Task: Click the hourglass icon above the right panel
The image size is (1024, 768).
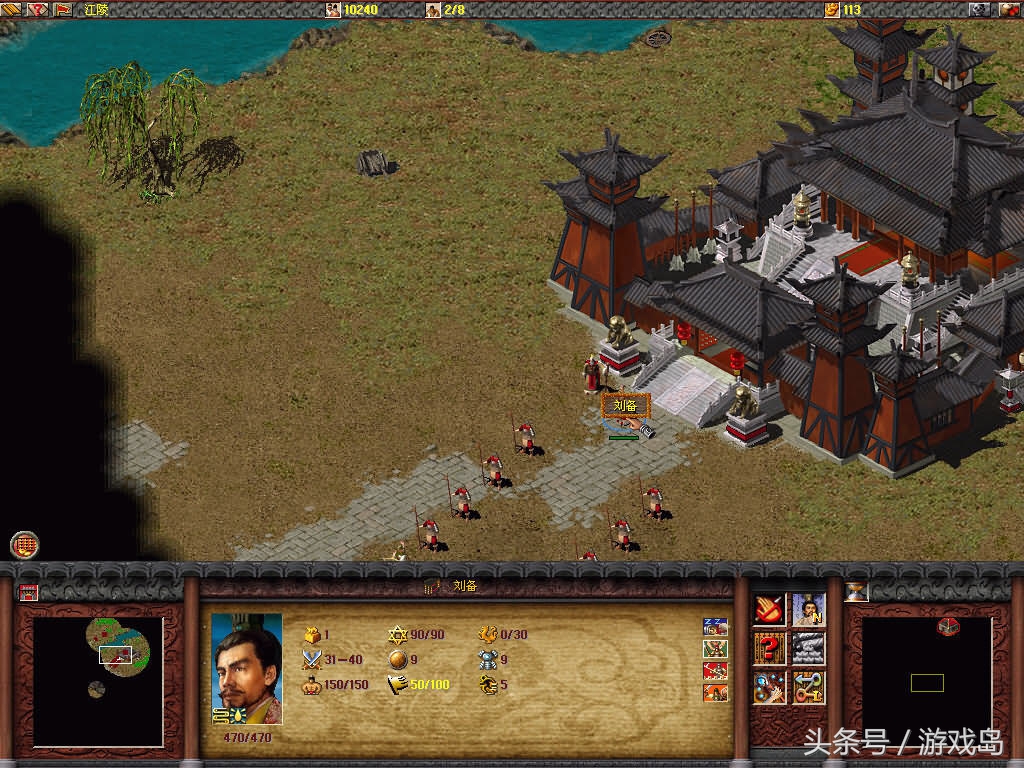Action: pyautogui.click(x=857, y=592)
